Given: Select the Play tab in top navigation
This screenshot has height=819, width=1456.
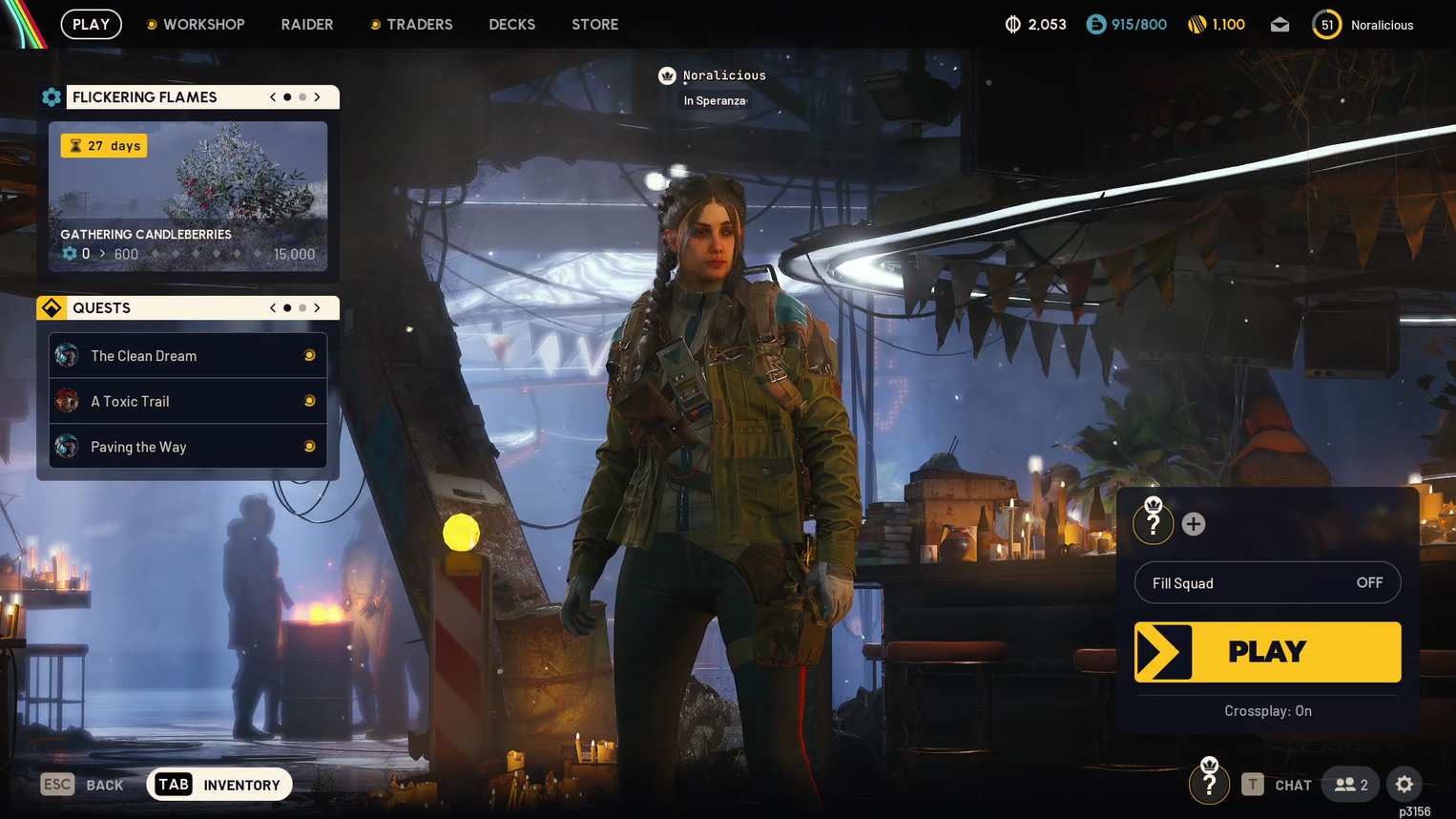Looking at the screenshot, I should click(92, 25).
